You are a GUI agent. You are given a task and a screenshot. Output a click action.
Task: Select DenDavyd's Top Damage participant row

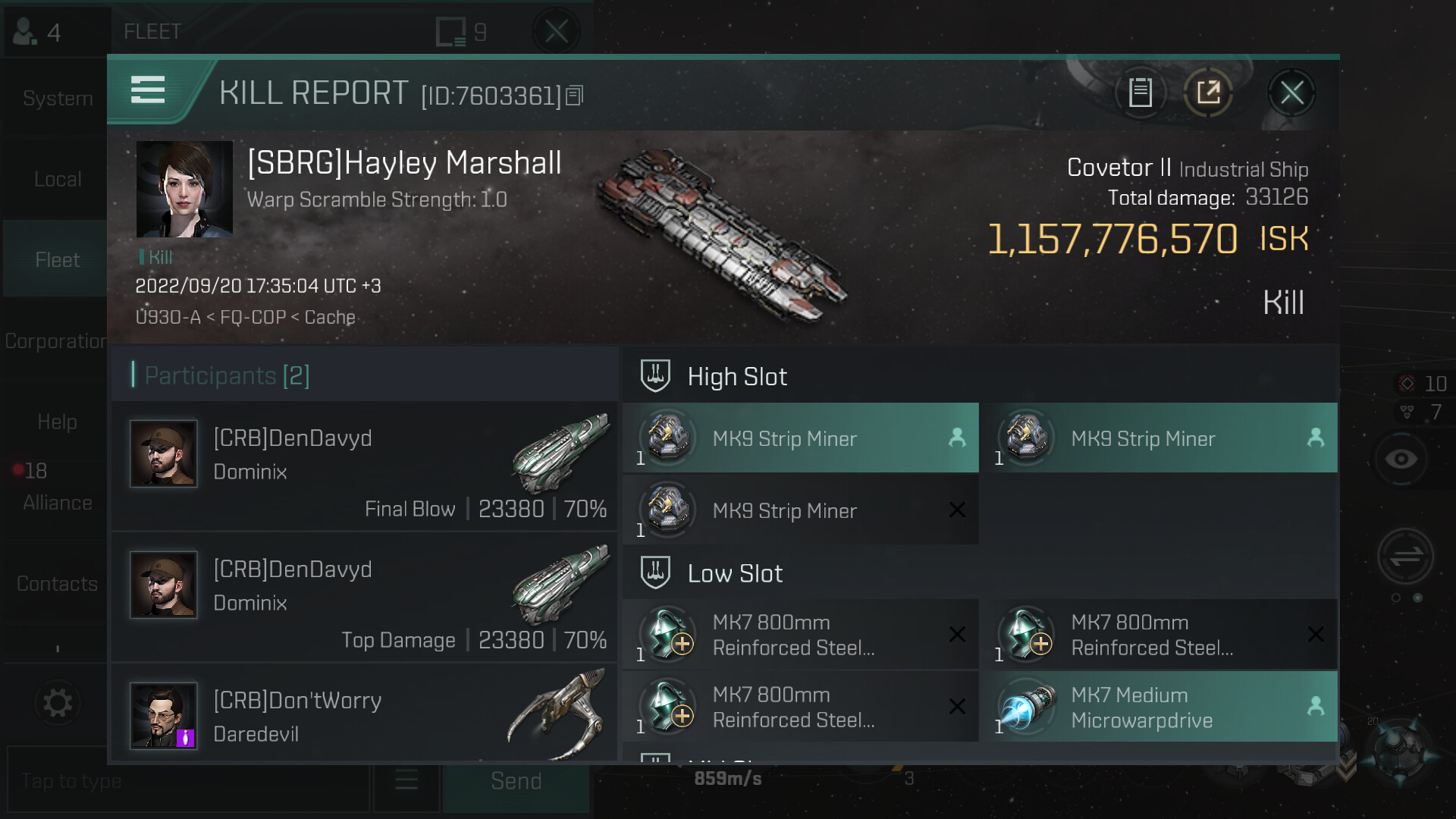click(364, 598)
